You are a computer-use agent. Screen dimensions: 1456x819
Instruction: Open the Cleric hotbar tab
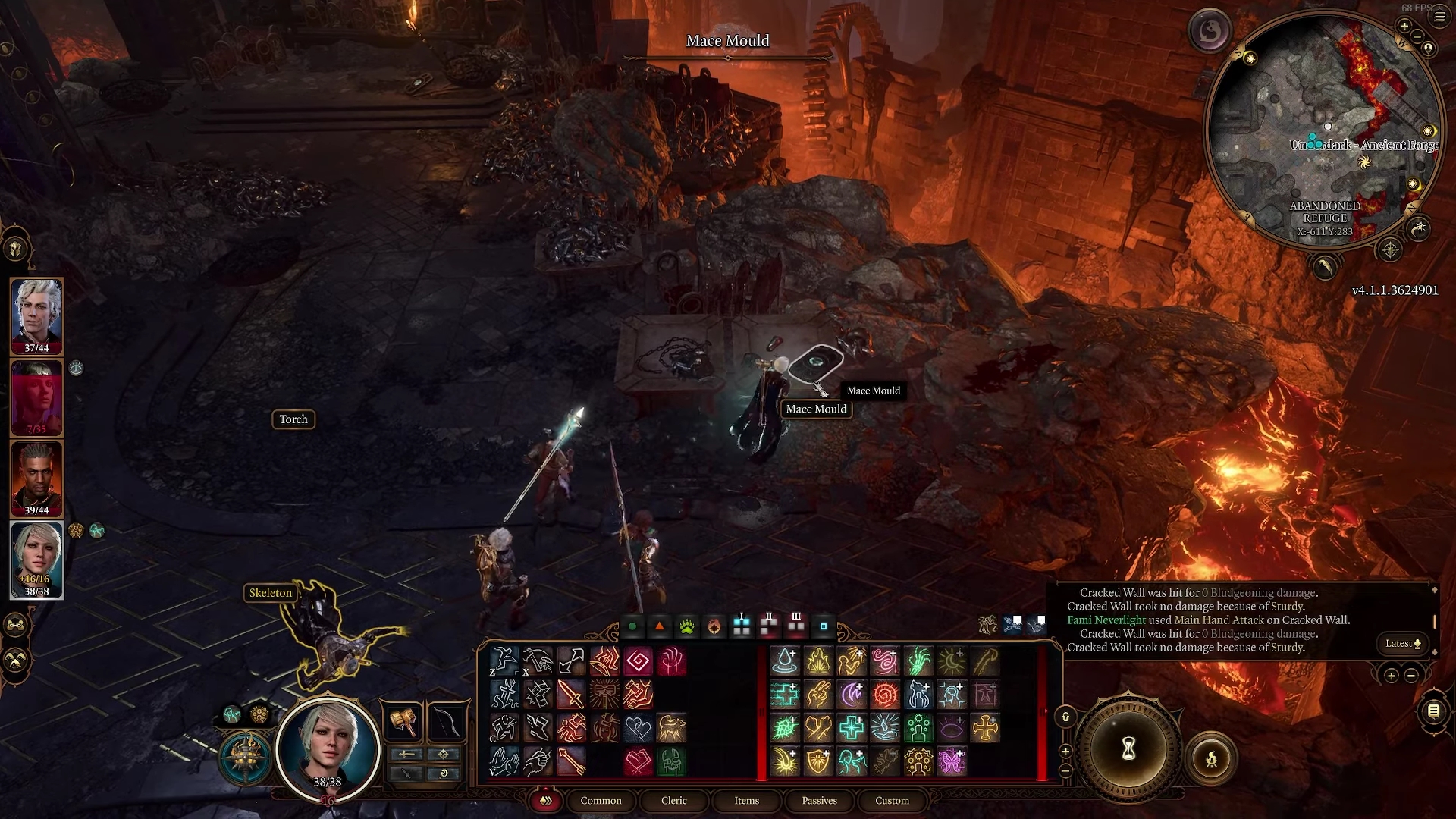pyautogui.click(x=673, y=801)
